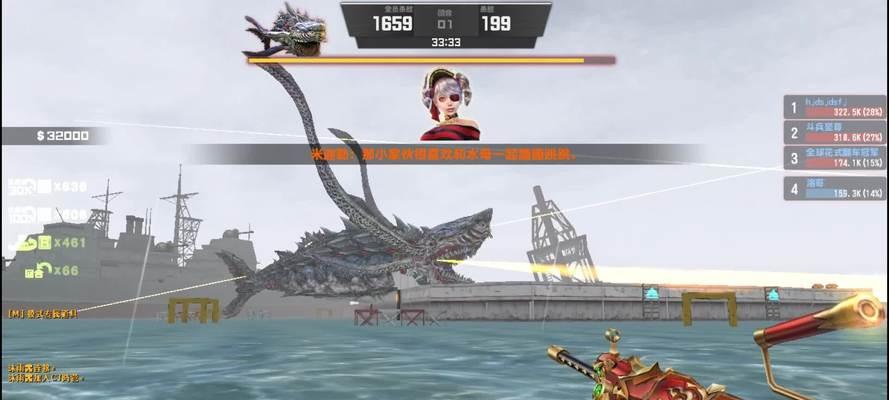Image resolution: width=889 pixels, height=400 pixels.
Task: Activate the yellow item icon showing x461
Action: coord(29,242)
